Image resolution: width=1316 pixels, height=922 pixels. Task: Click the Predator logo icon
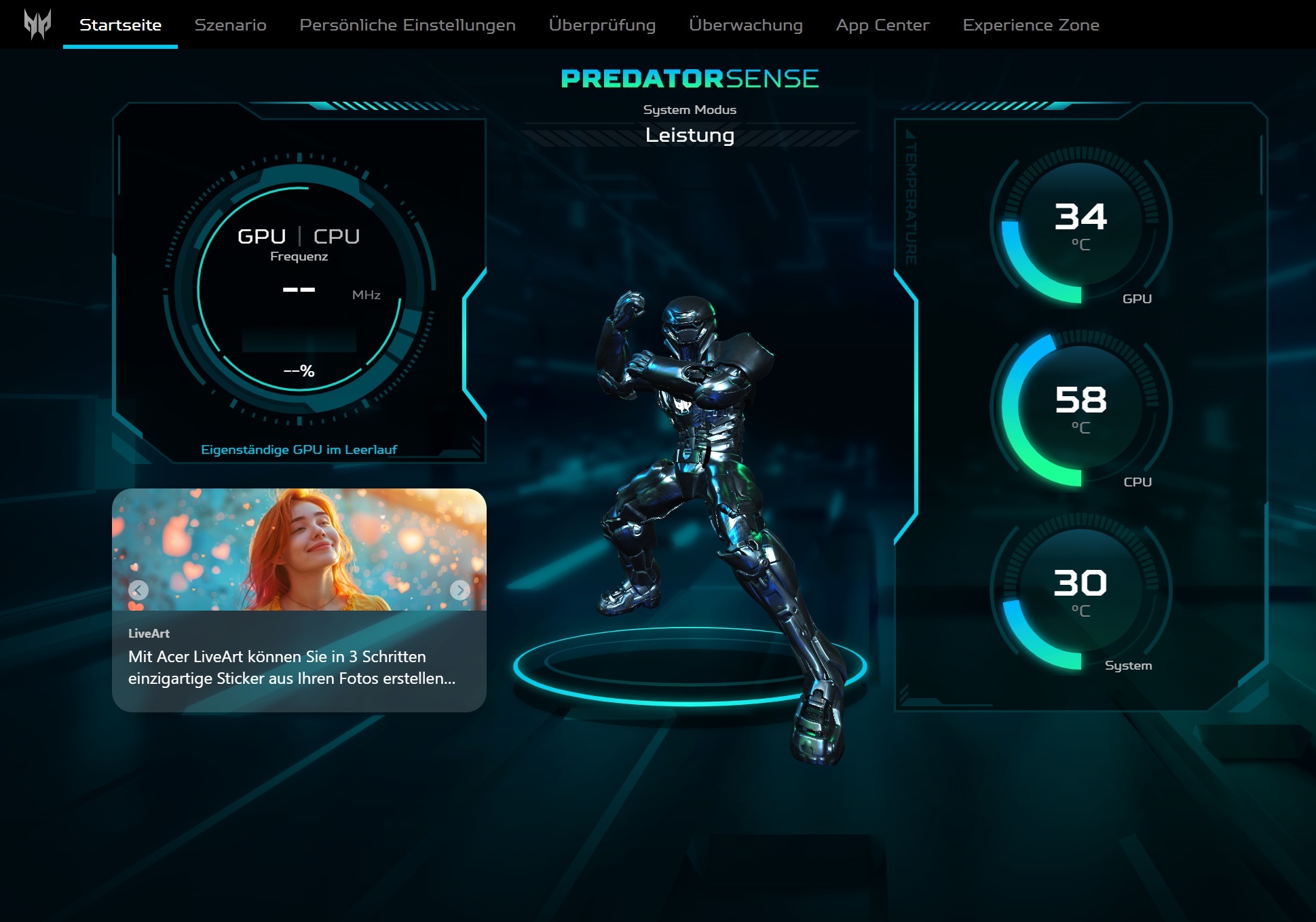37,24
